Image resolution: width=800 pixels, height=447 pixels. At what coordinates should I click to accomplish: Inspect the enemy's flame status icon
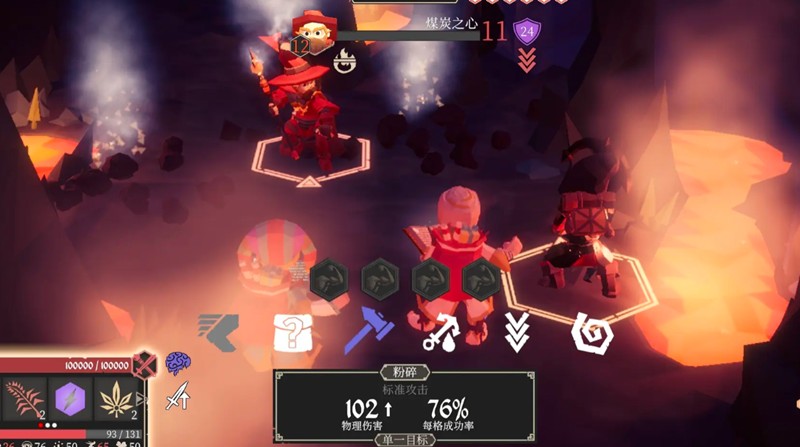click(x=346, y=62)
